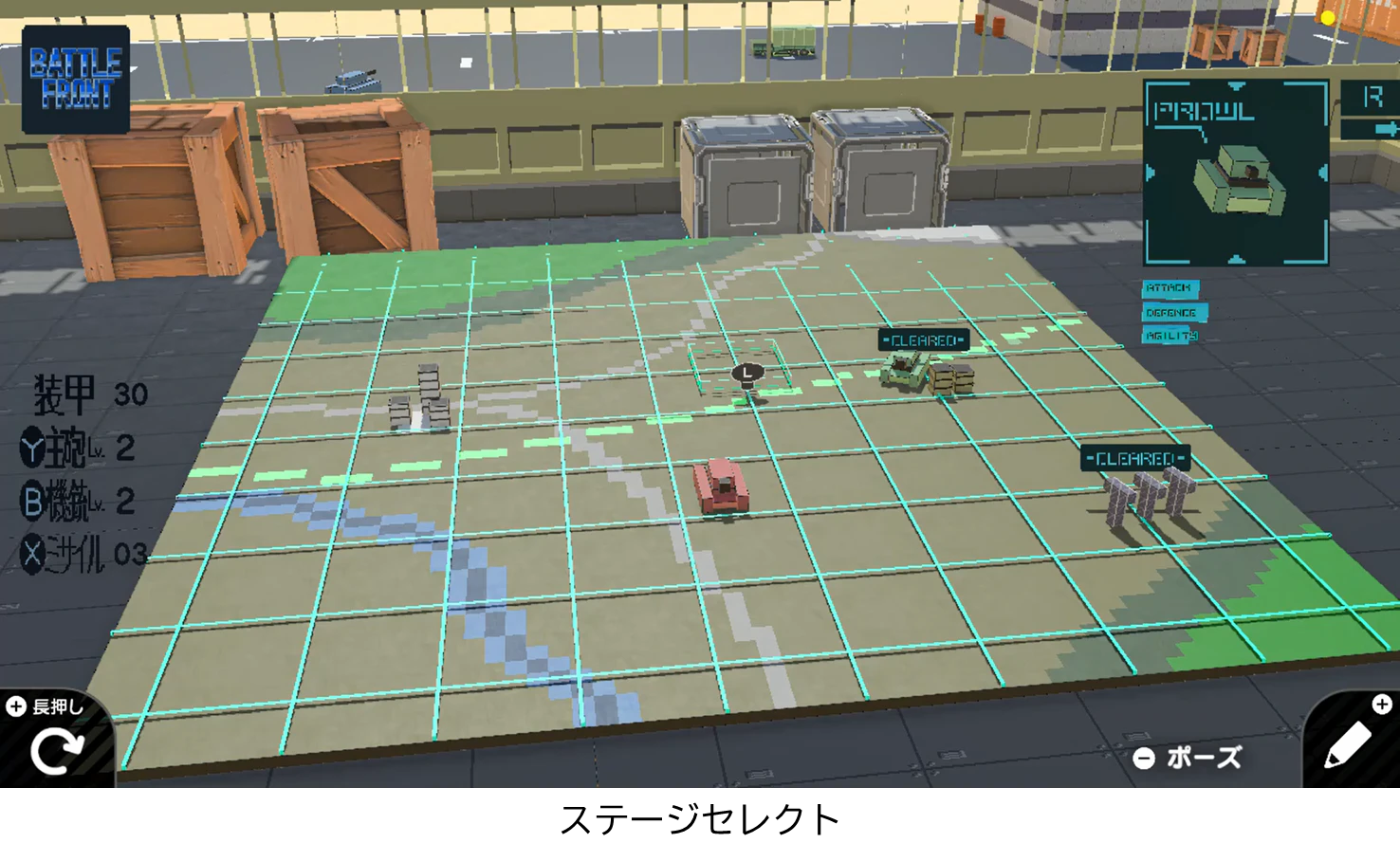Click the plus icon above the pencil tool
This screenshot has width=1400, height=861.
(1383, 704)
